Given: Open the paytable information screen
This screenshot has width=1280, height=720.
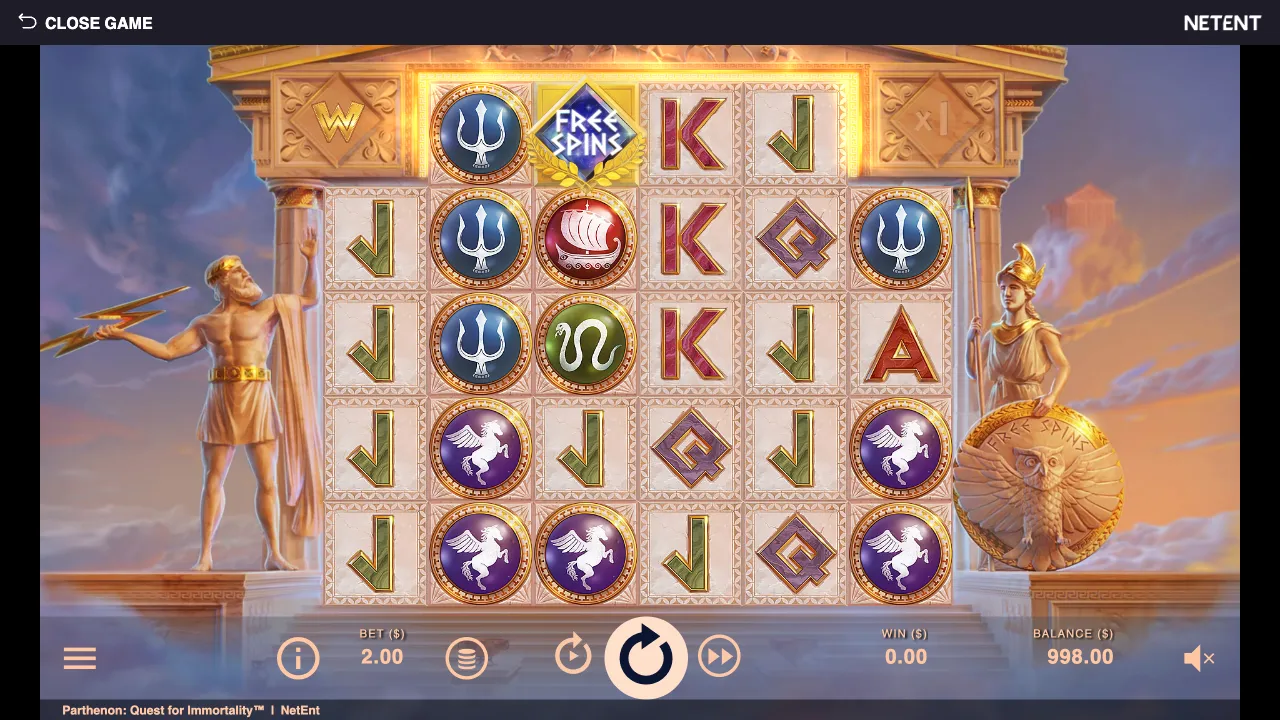Looking at the screenshot, I should click(297, 658).
